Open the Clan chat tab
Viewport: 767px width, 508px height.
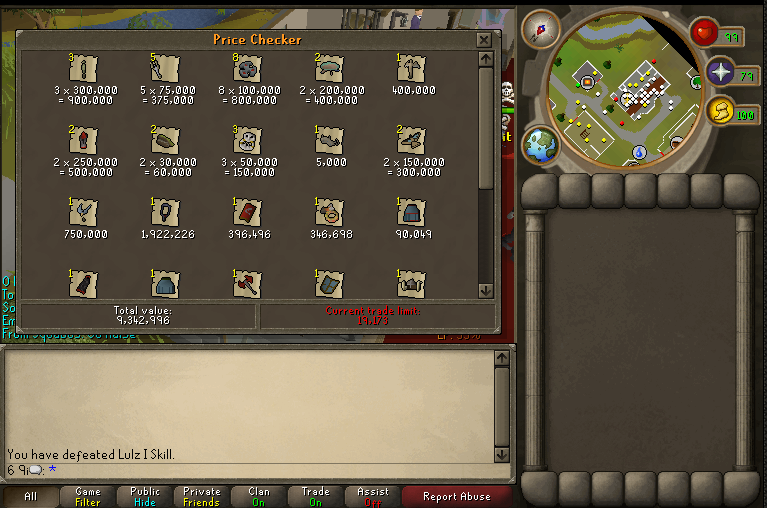pyautogui.click(x=259, y=496)
